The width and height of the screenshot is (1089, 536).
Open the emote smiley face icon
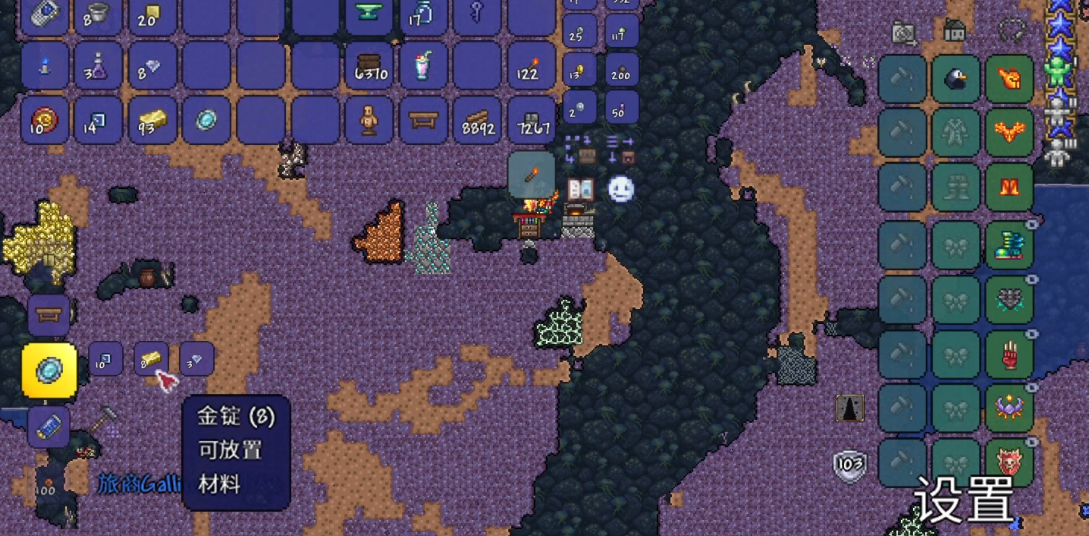pyautogui.click(x=621, y=188)
